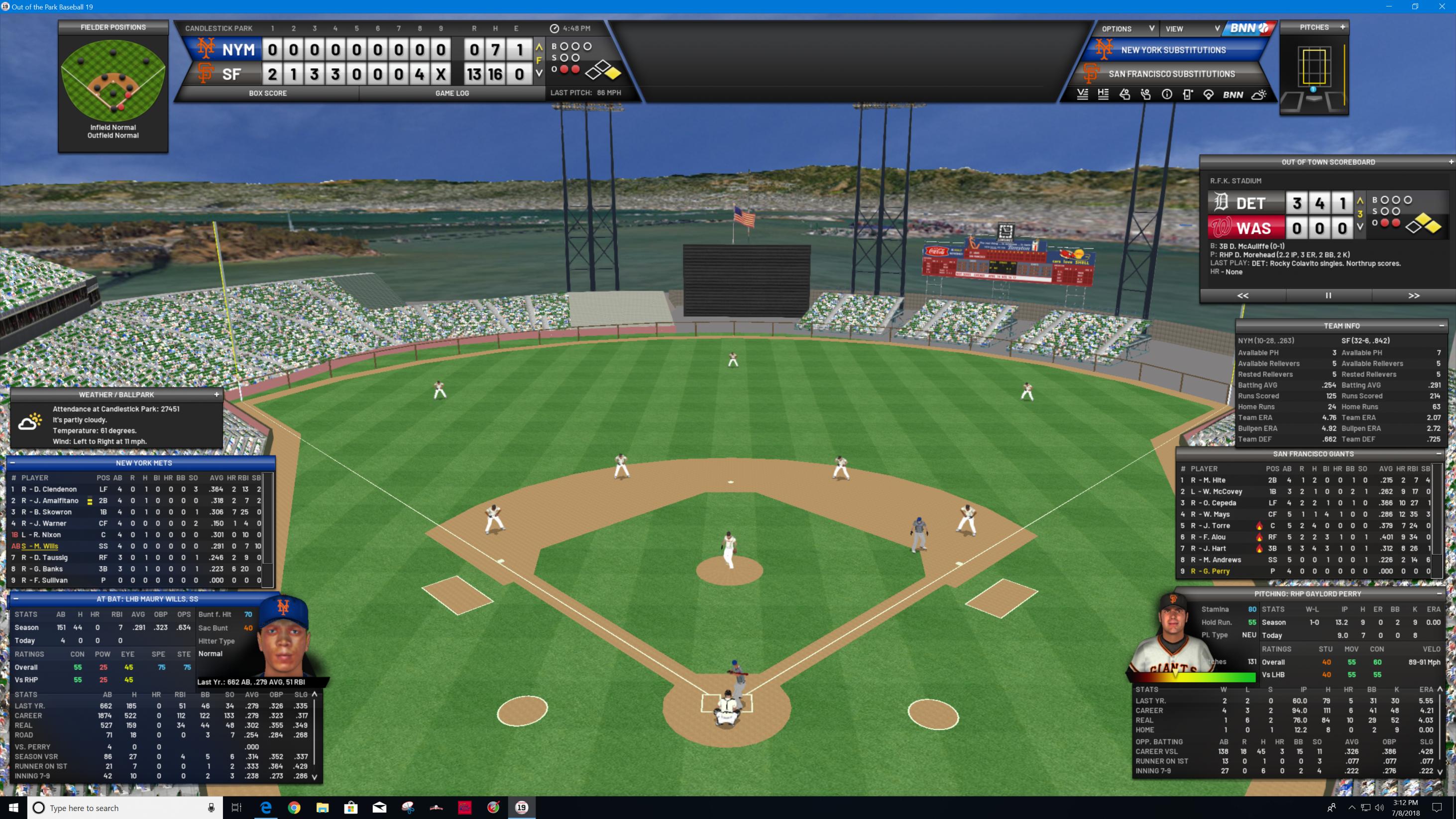The height and width of the screenshot is (819, 1456).
Task: Open the View dropdown
Action: coord(1192,29)
